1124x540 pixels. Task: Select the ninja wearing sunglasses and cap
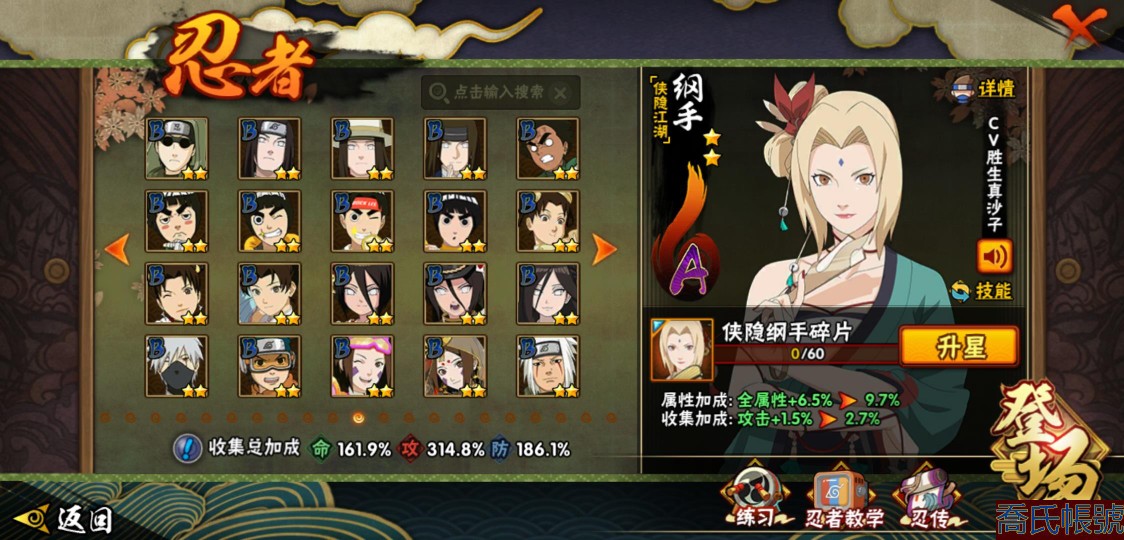coord(176,148)
